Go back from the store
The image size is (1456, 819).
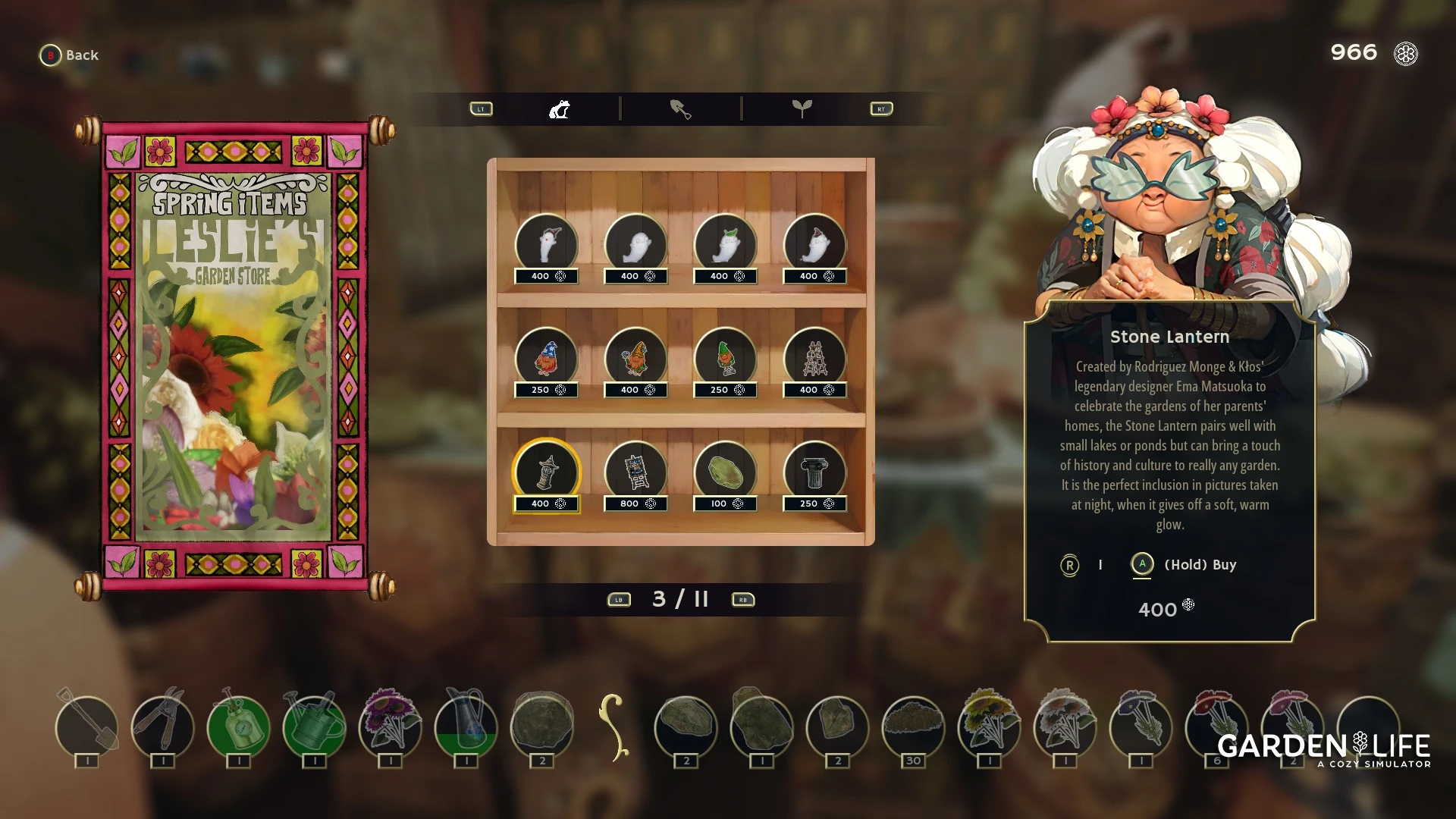click(69, 55)
